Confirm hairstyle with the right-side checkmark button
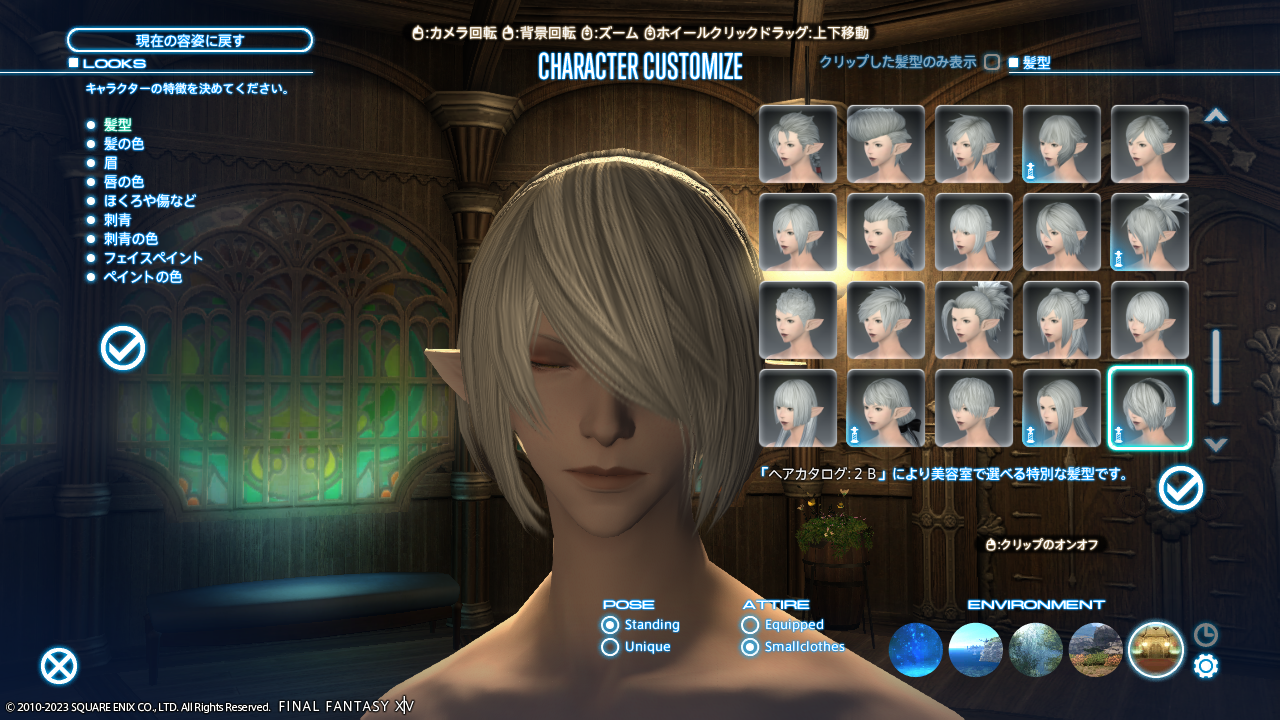The image size is (1280, 720). tap(1180, 489)
